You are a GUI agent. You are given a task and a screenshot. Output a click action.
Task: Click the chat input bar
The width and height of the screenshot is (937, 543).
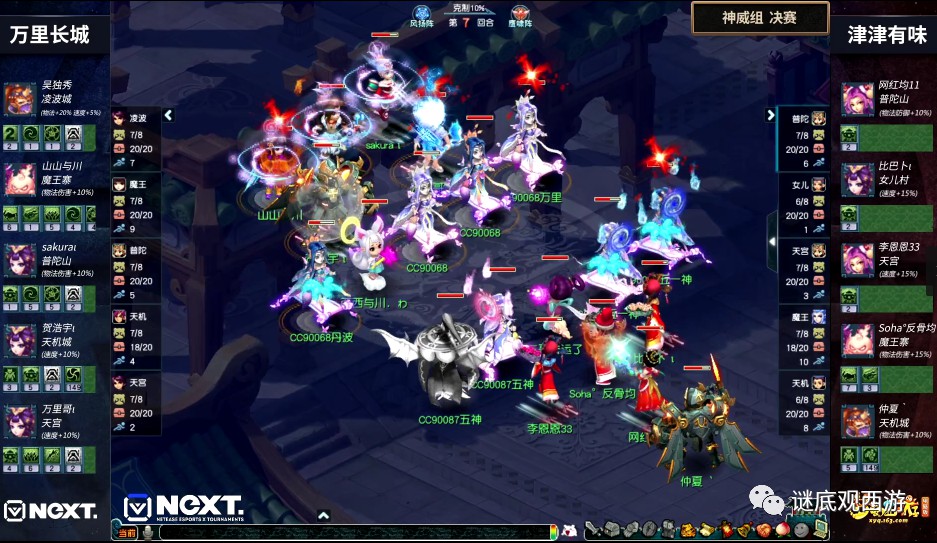tap(350, 533)
